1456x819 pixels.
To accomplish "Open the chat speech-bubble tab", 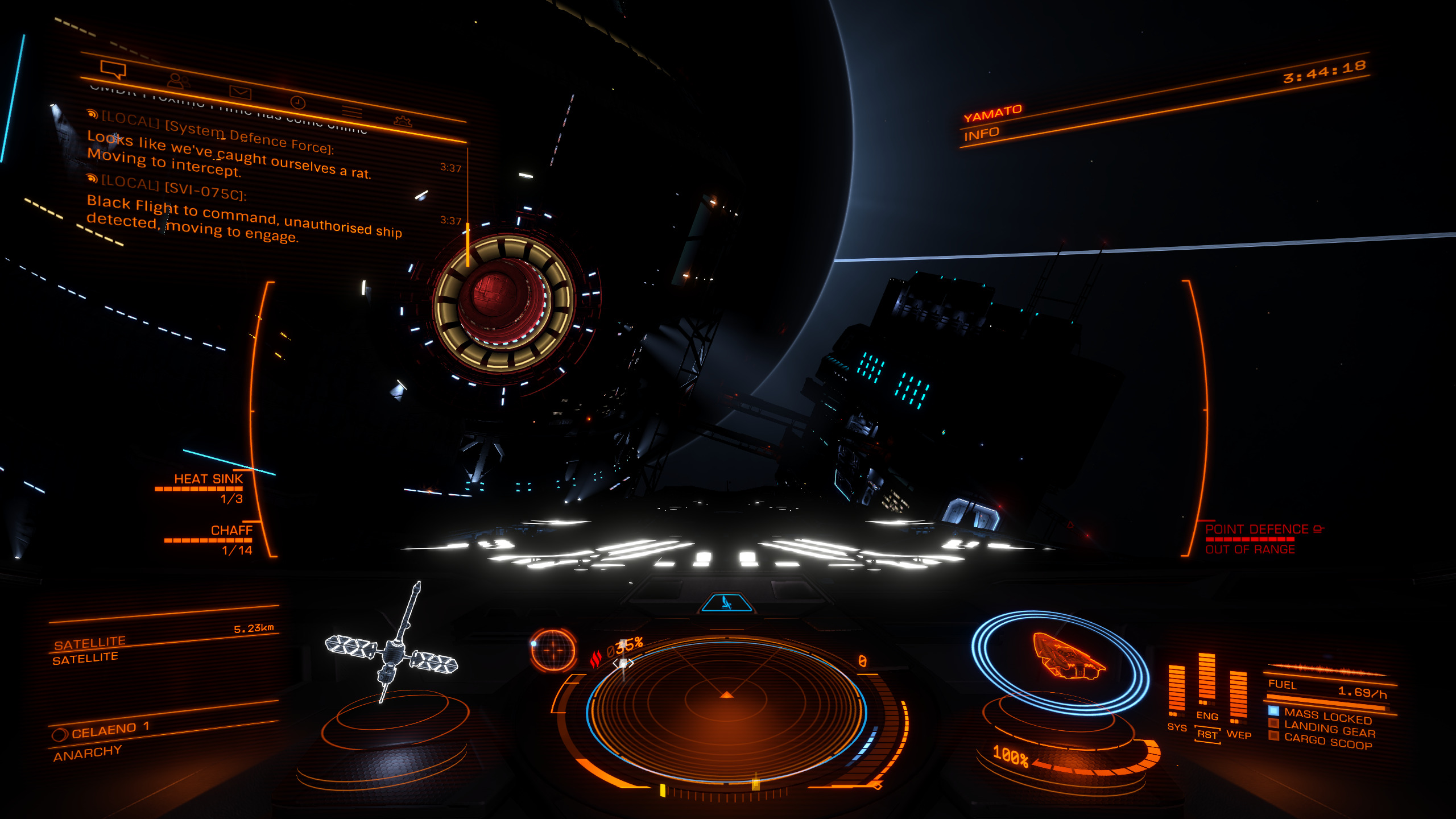I will pyautogui.click(x=113, y=70).
